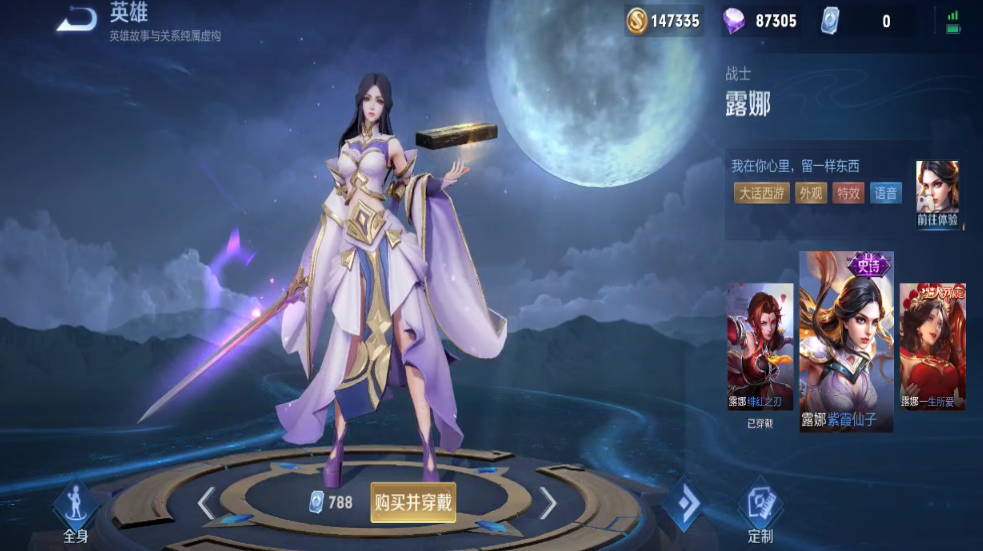Show the next skin with the right arrow

point(548,503)
